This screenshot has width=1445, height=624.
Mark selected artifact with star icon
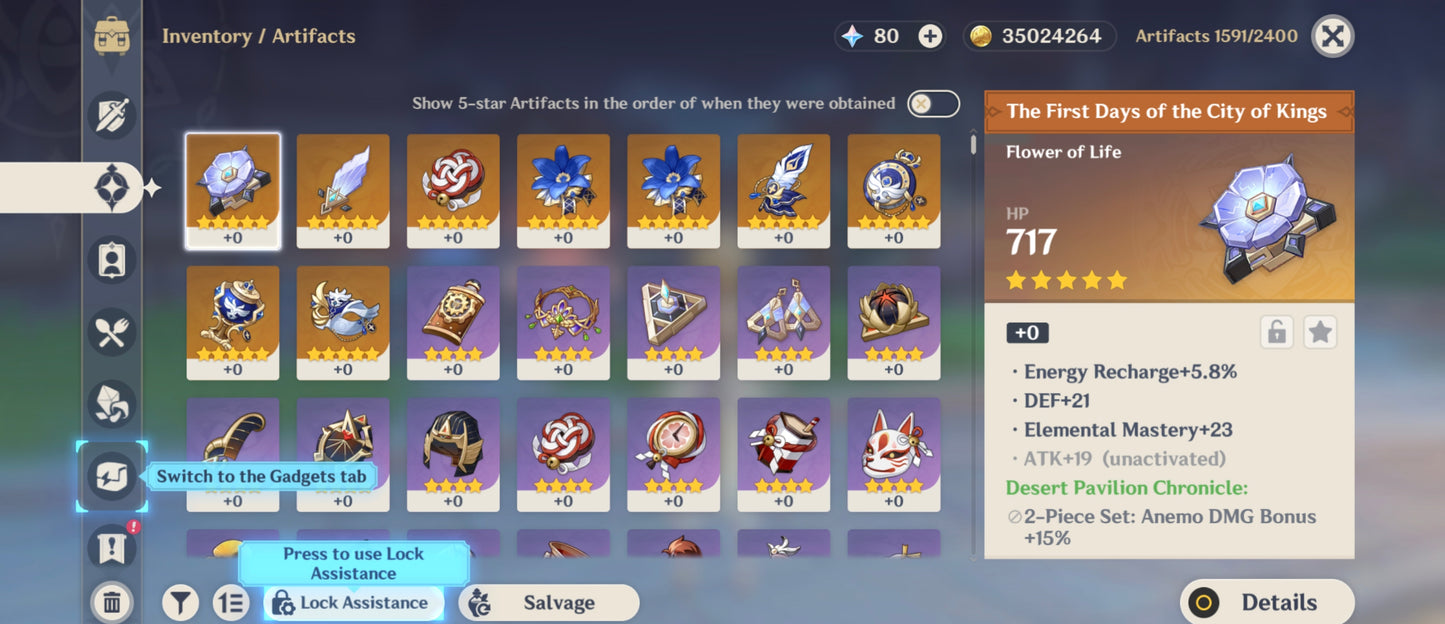click(x=1320, y=333)
